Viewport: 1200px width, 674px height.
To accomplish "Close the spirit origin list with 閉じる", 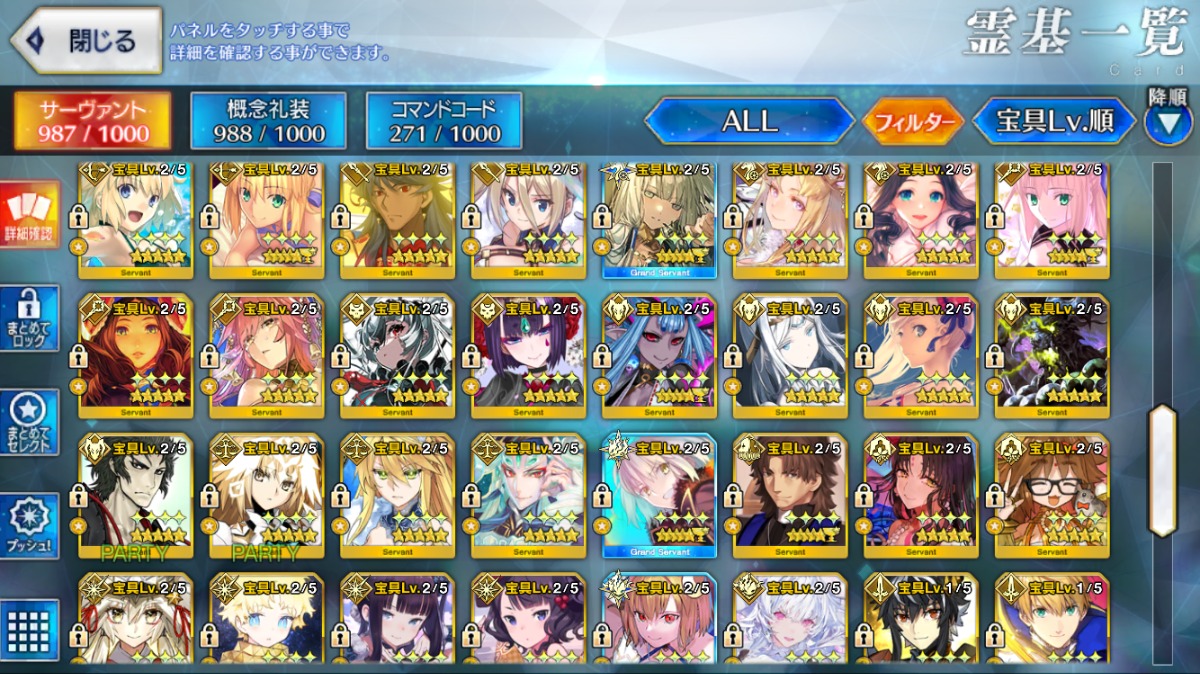I will click(x=86, y=41).
